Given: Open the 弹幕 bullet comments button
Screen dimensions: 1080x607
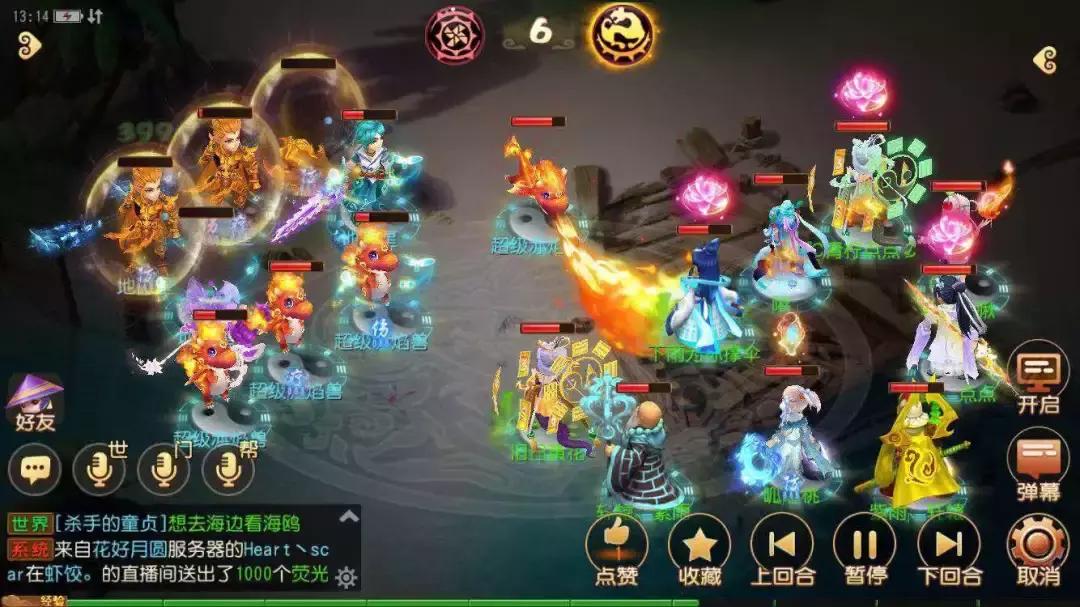Looking at the screenshot, I should pos(1038,460).
